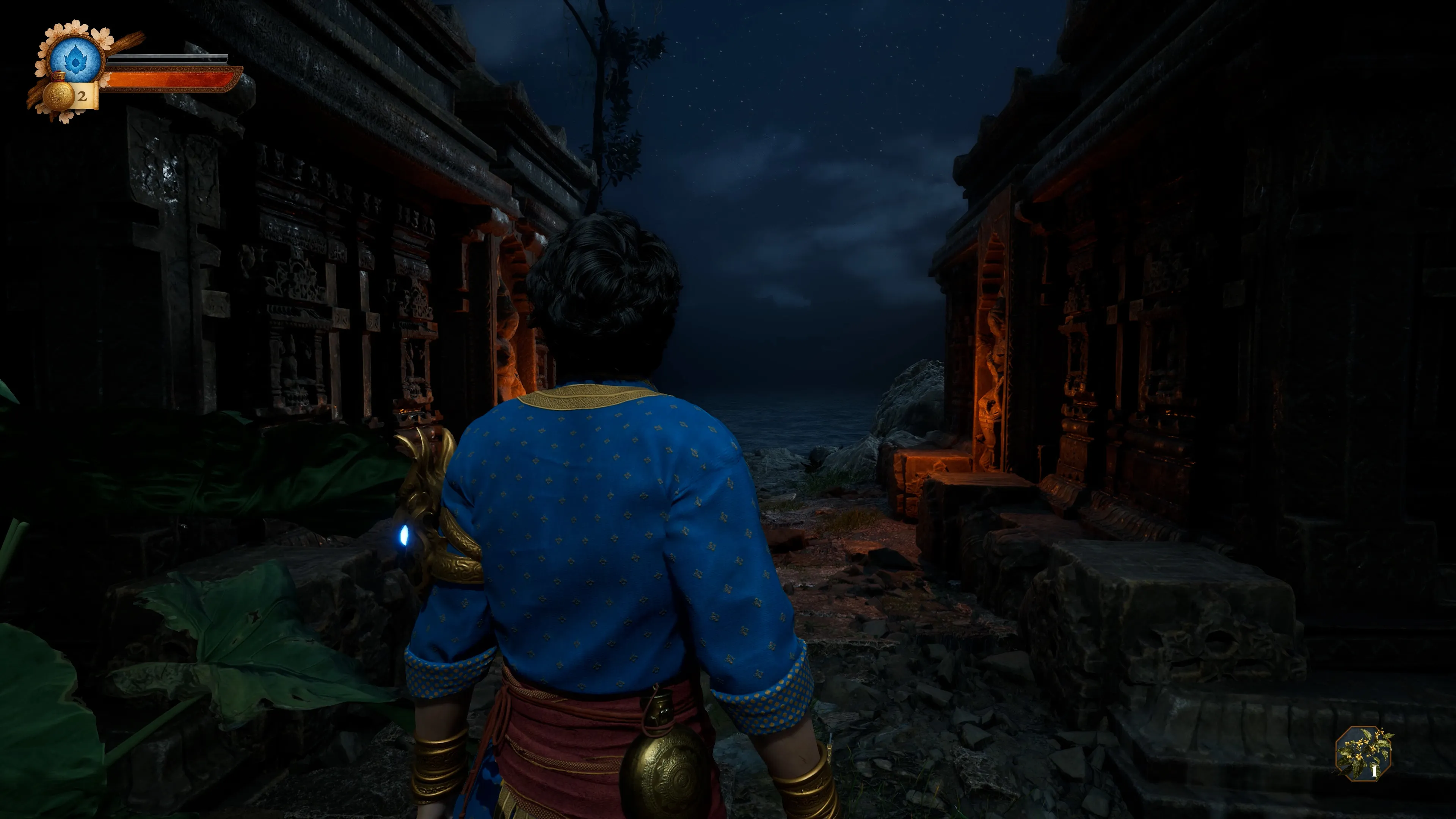Image resolution: width=1456 pixels, height=819 pixels.
Task: Use the yellow flower herb item slot
Action: (x=1364, y=753)
